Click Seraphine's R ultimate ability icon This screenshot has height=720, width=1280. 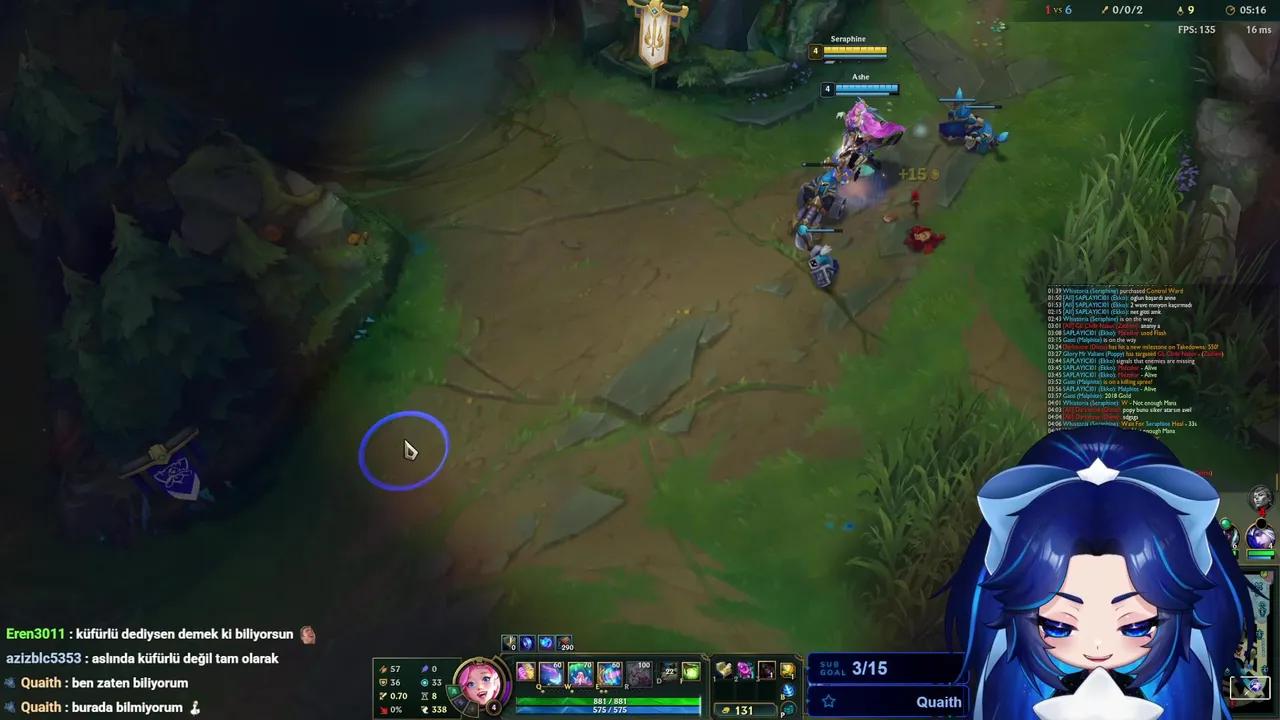coord(638,672)
